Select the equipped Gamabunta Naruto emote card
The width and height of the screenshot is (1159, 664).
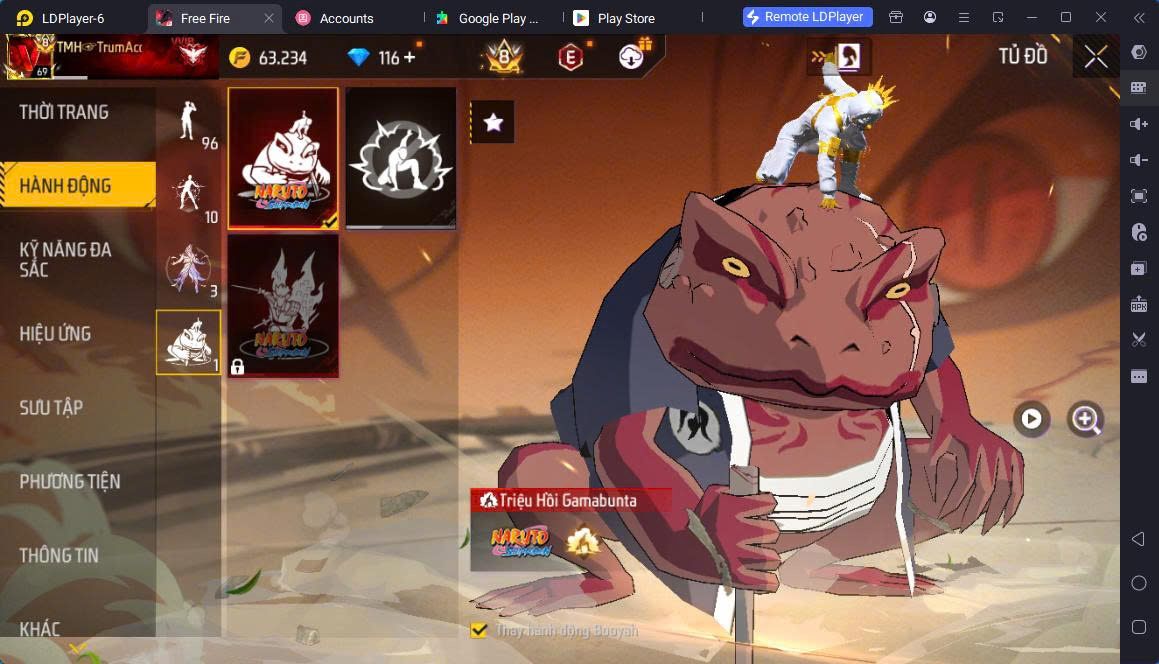[x=283, y=158]
